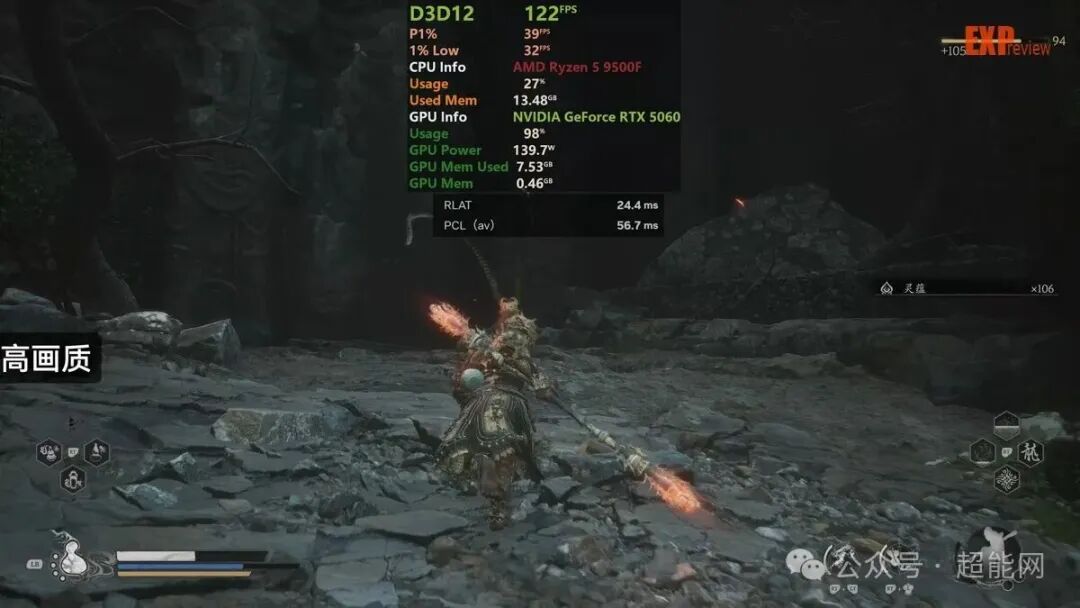This screenshot has width=1080, height=608.
Task: Use the padlock-shaped hexagon item icon
Action: [x=72, y=479]
